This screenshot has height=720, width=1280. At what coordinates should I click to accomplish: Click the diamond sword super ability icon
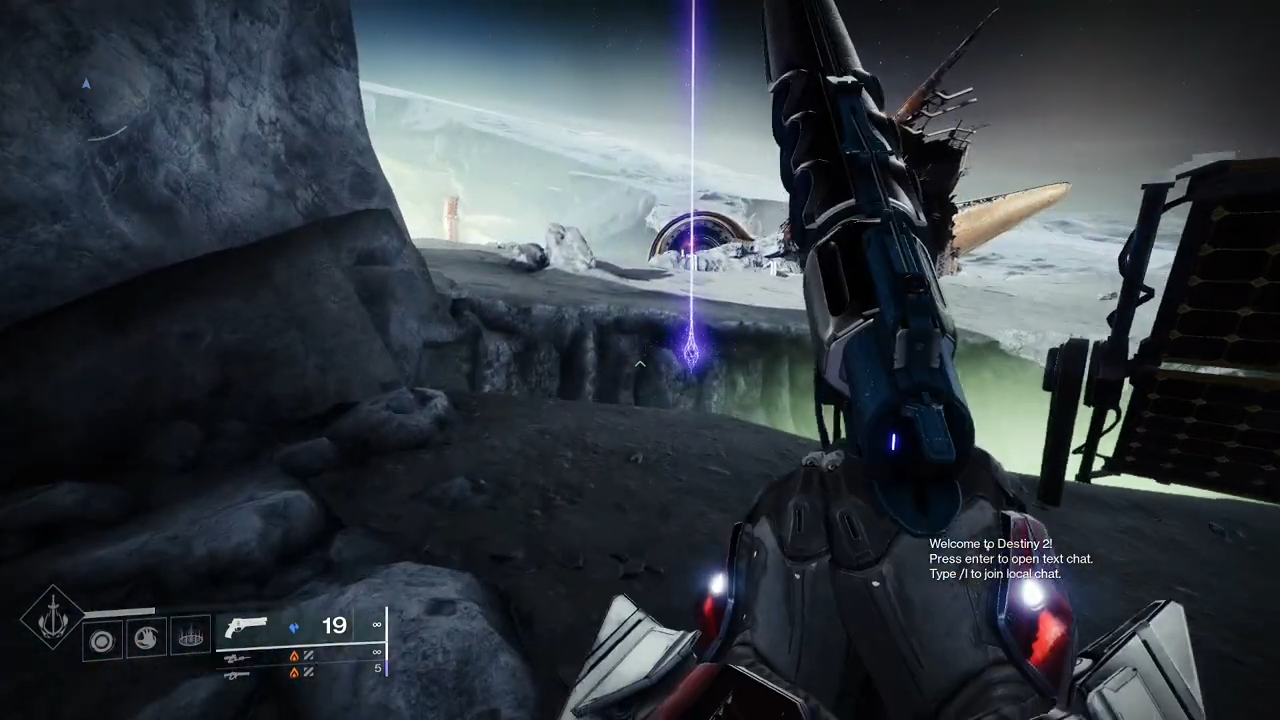point(52,619)
